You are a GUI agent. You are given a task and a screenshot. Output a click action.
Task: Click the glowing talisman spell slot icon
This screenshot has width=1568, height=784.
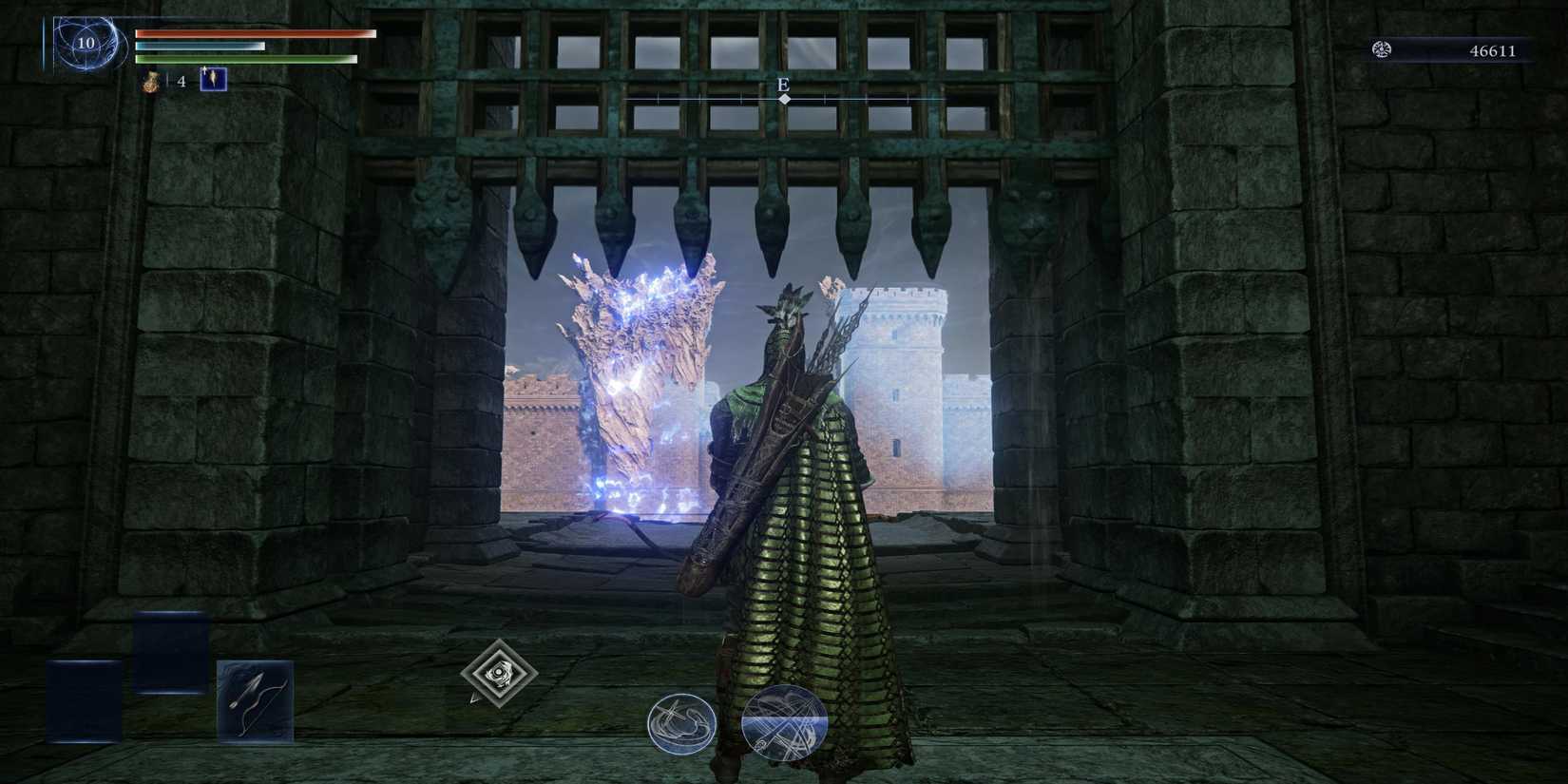[214, 82]
